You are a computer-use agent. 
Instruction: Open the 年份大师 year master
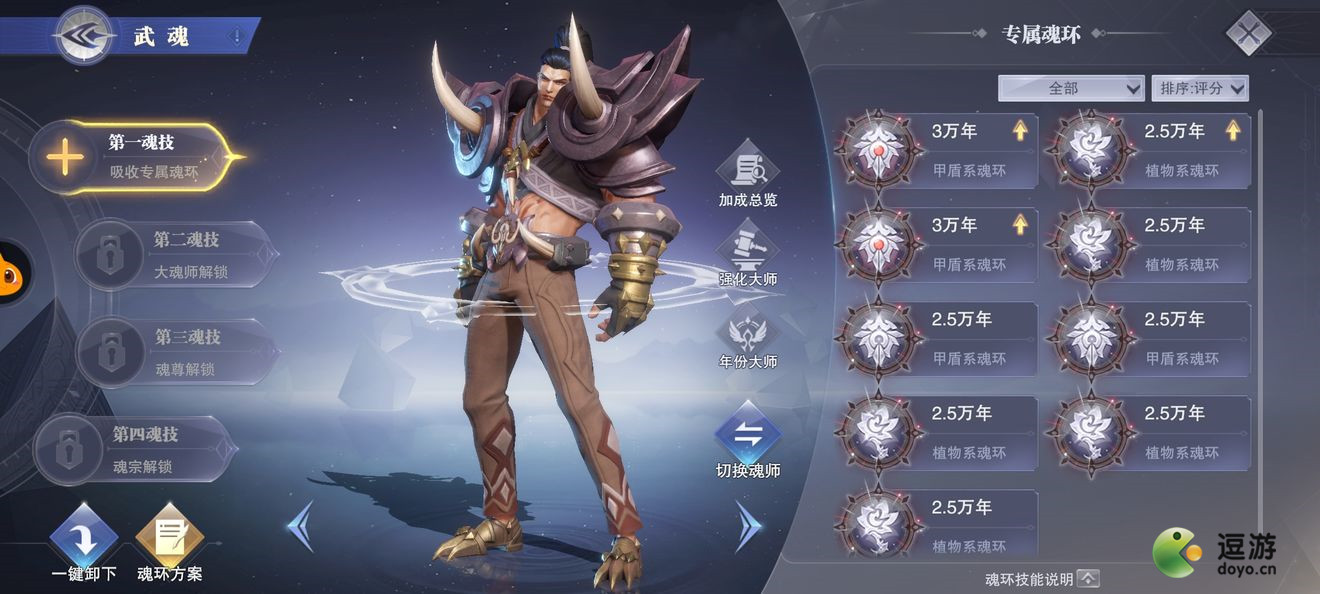pos(748,338)
